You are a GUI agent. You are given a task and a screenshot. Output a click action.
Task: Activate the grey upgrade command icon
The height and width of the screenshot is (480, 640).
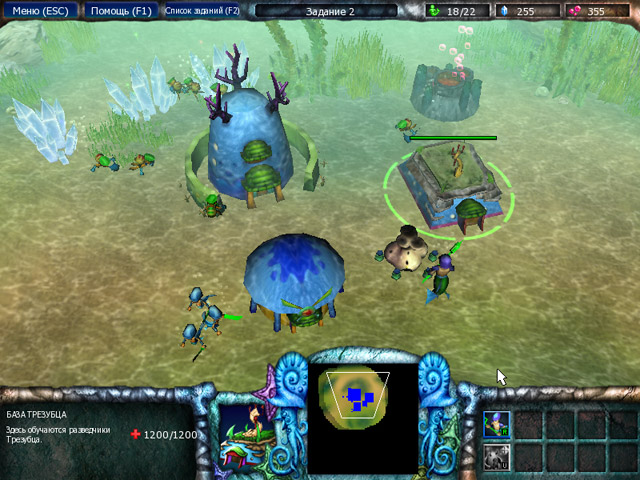[x=497, y=456]
